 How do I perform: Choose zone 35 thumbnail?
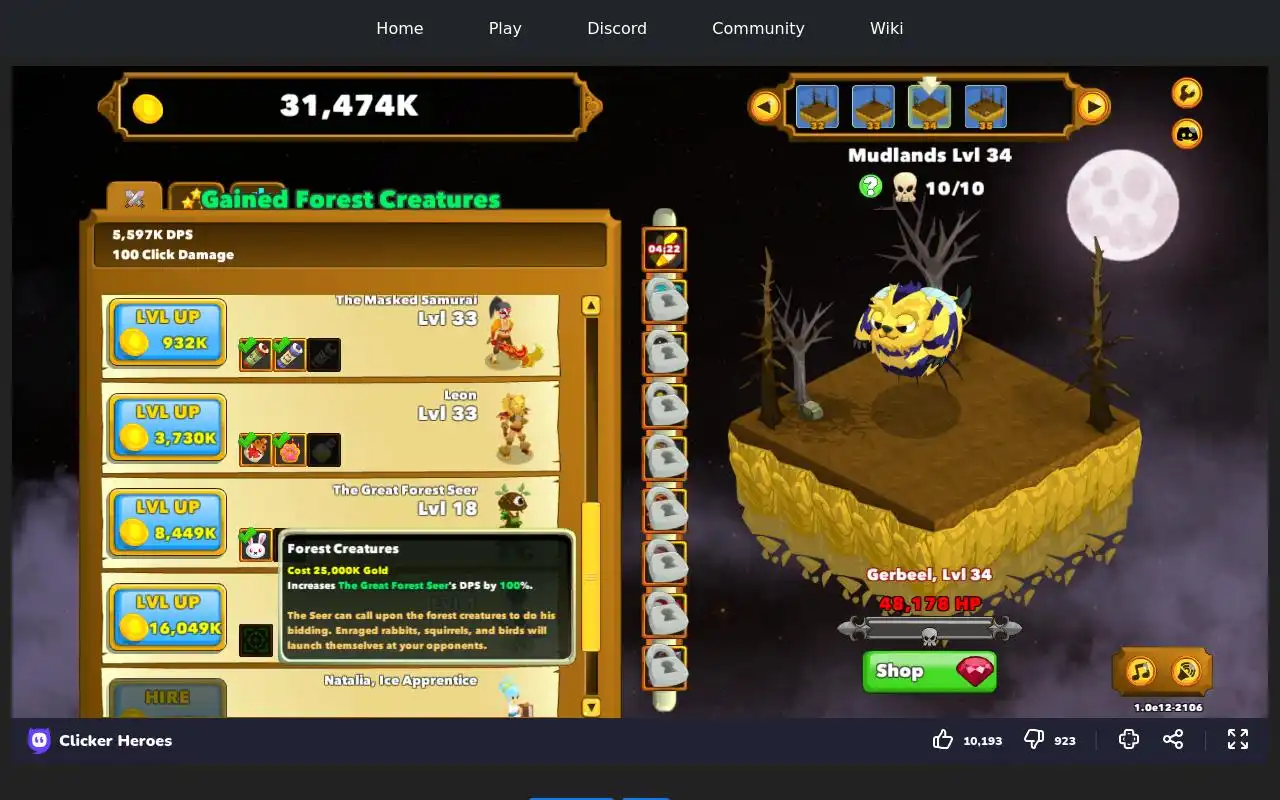click(x=985, y=107)
